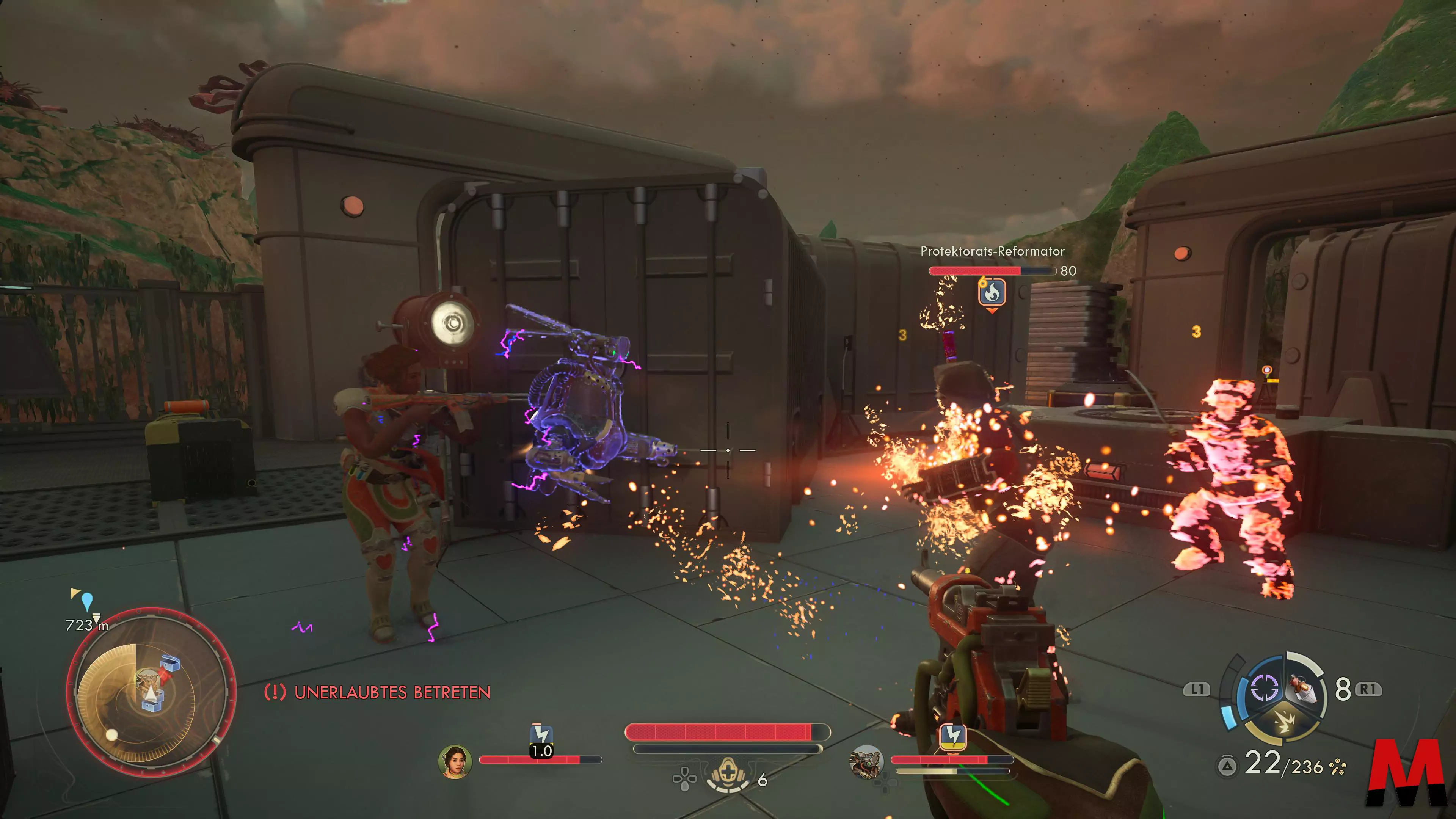Image resolution: width=1456 pixels, height=819 pixels.
Task: Trigger the female companion's lightning ability icon
Action: (x=541, y=735)
